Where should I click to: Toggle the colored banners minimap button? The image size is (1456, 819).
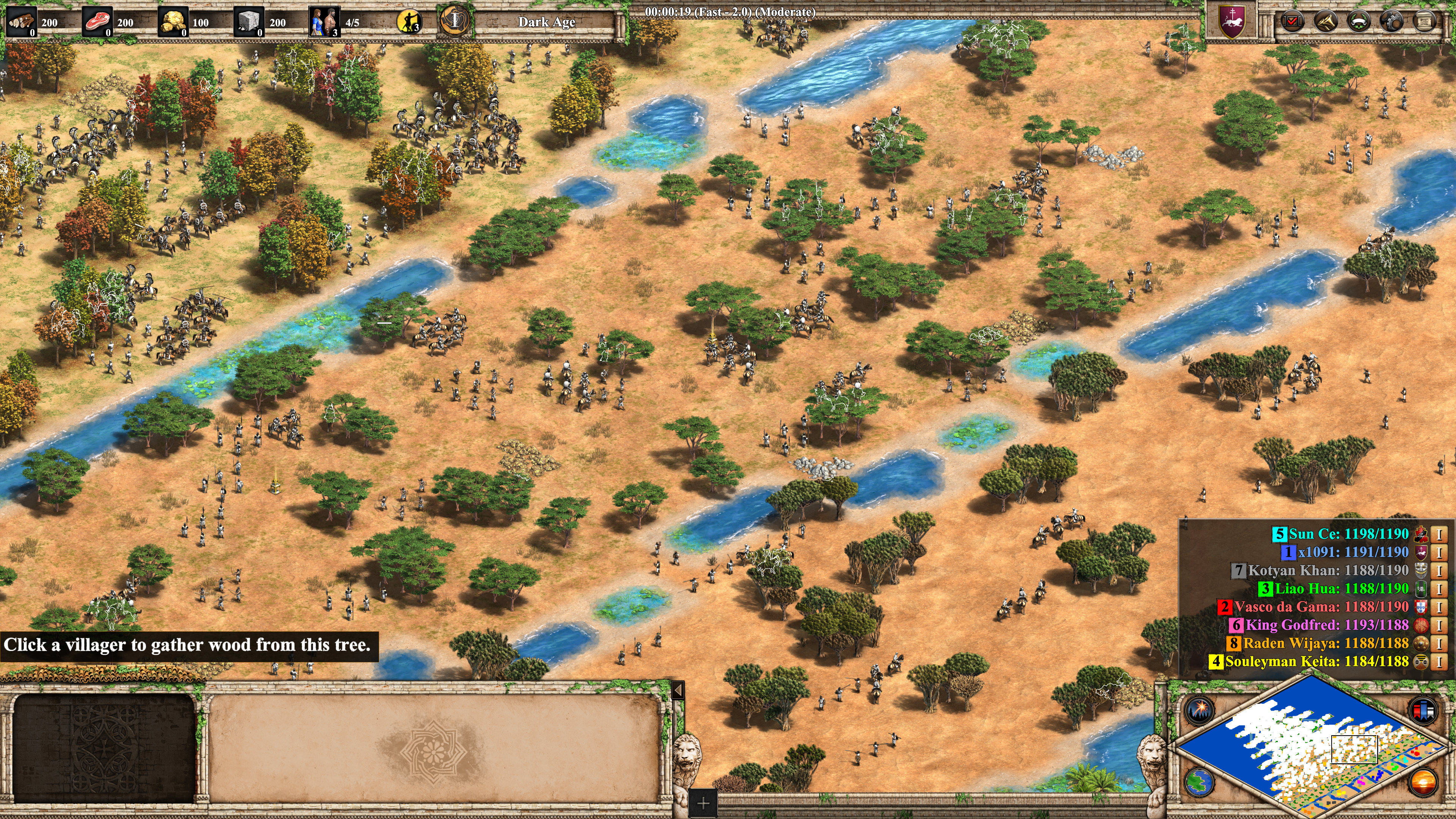pos(1423,710)
